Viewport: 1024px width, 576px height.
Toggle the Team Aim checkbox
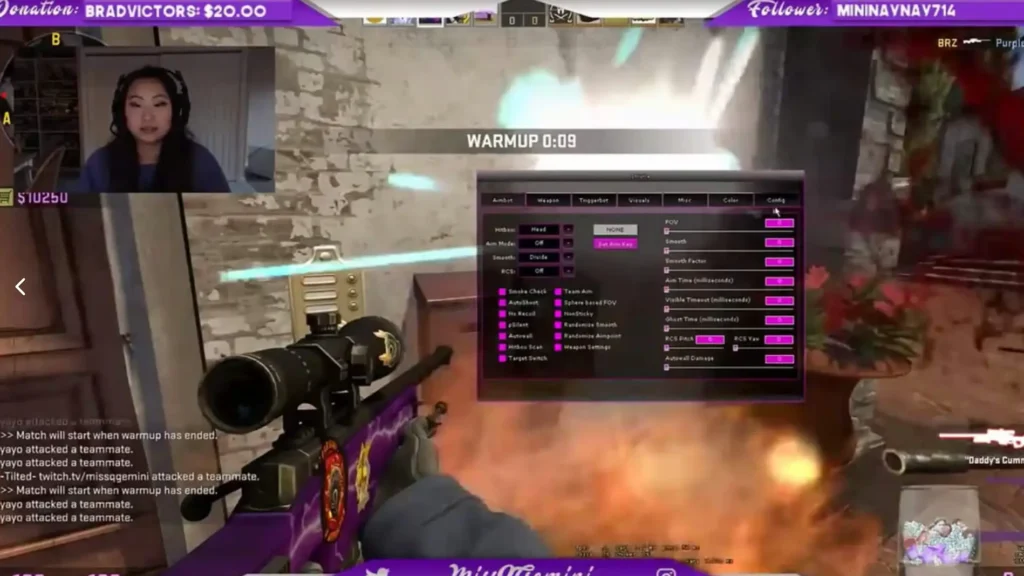tap(558, 292)
